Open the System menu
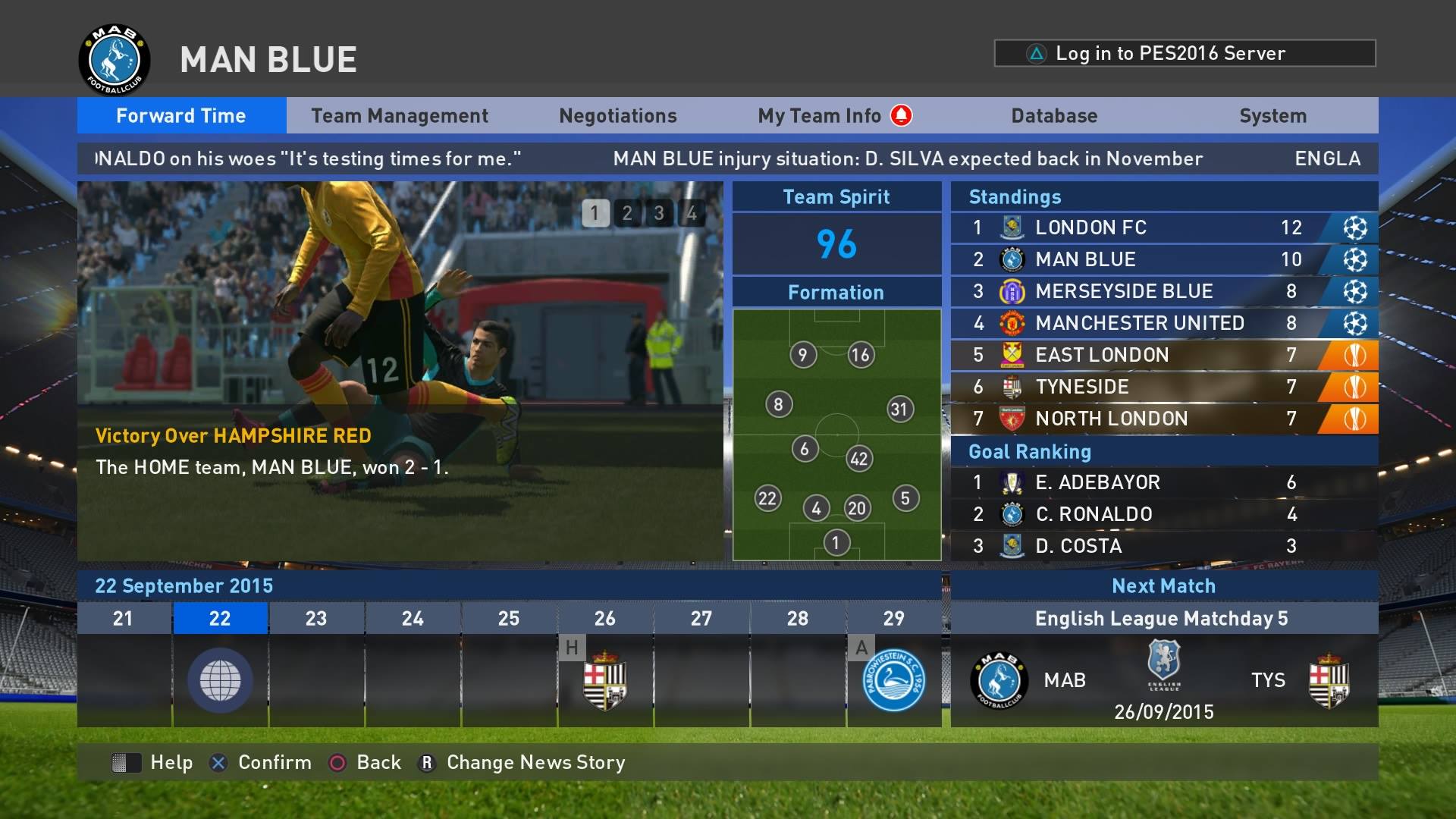The height and width of the screenshot is (819, 1456). click(1272, 116)
